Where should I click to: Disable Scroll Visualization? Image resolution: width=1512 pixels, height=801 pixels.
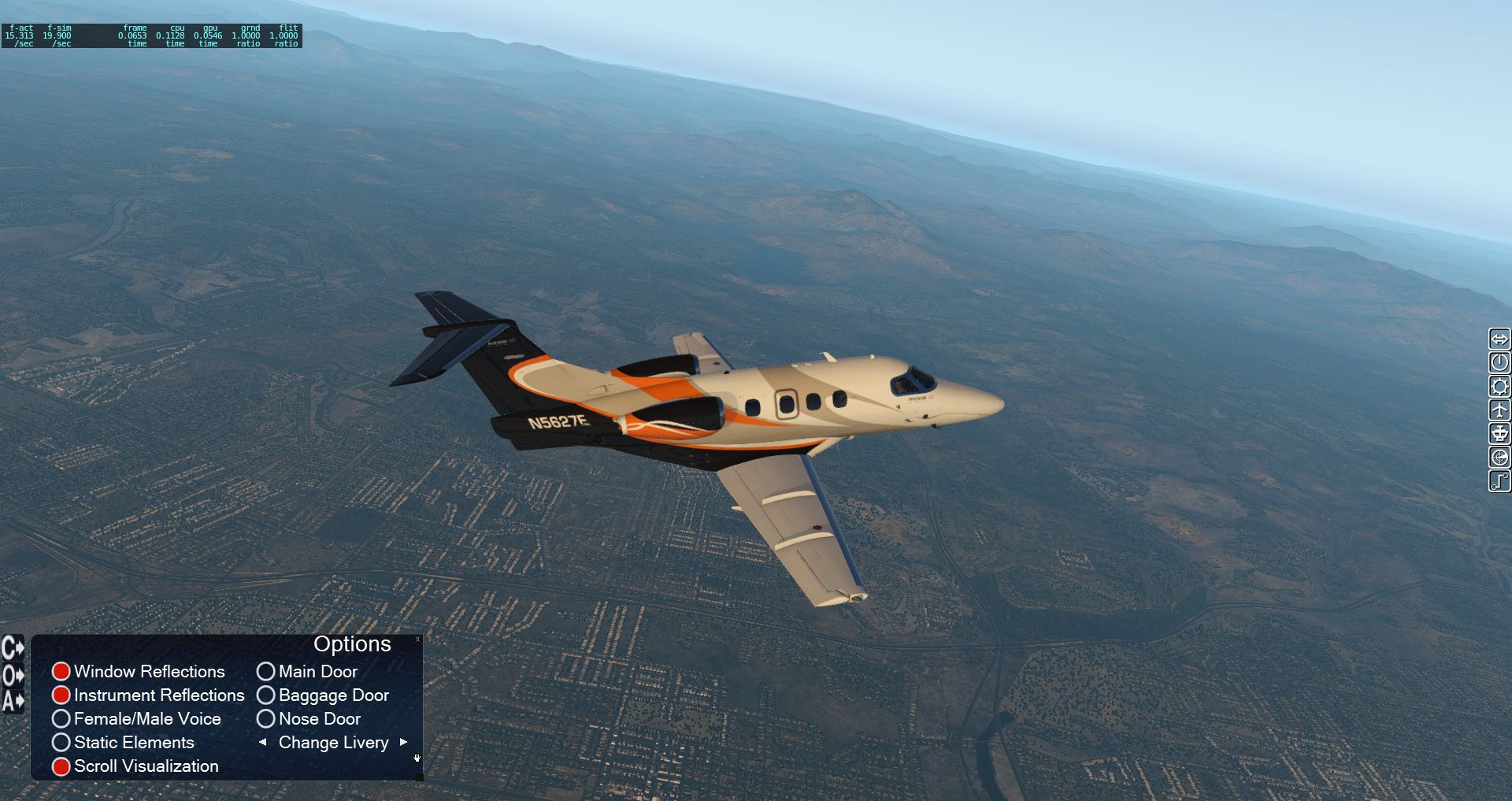61,766
